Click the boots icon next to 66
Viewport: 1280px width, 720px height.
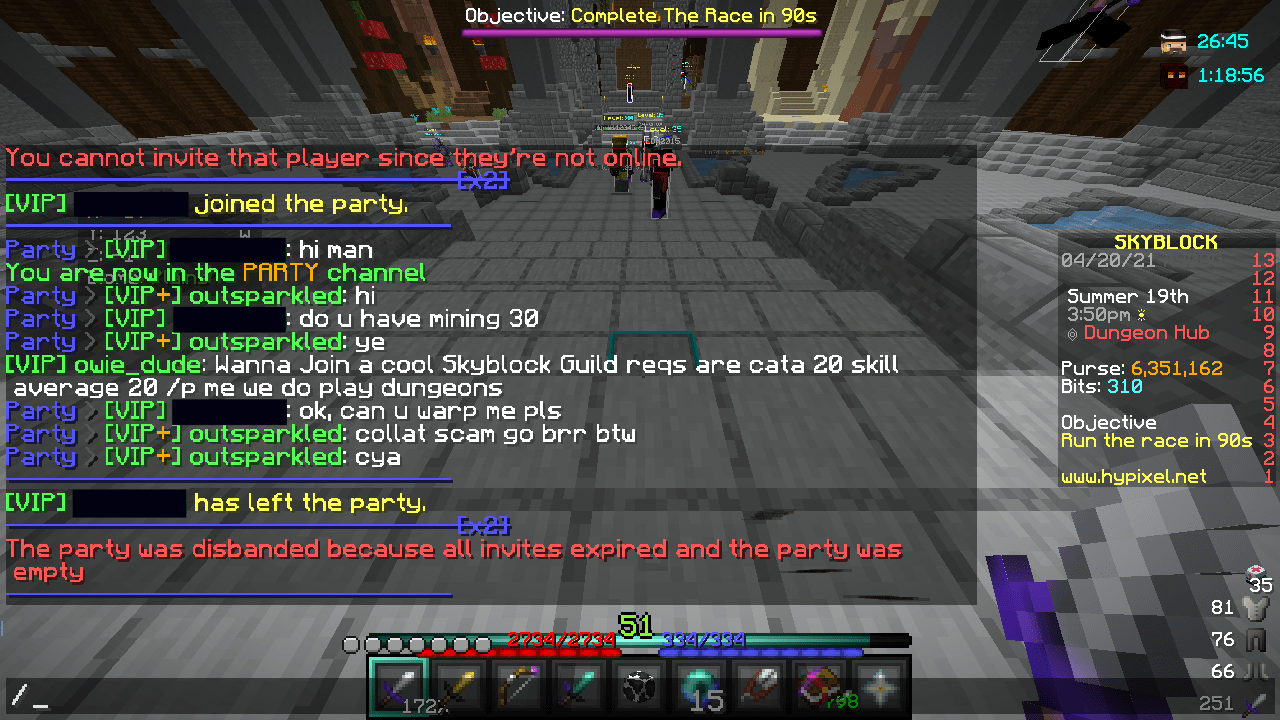pyautogui.click(x=1253, y=670)
